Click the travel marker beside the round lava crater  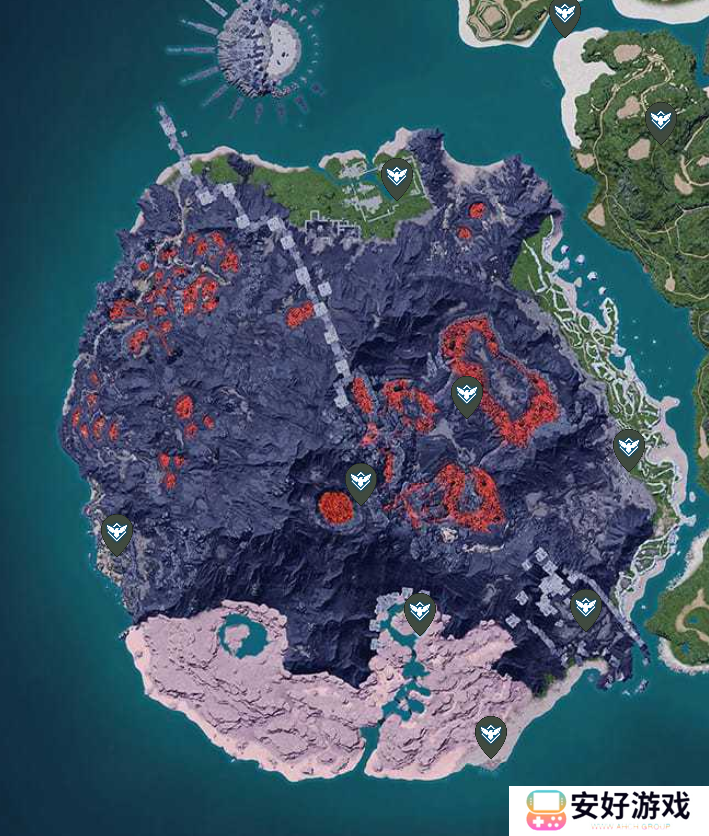[361, 483]
